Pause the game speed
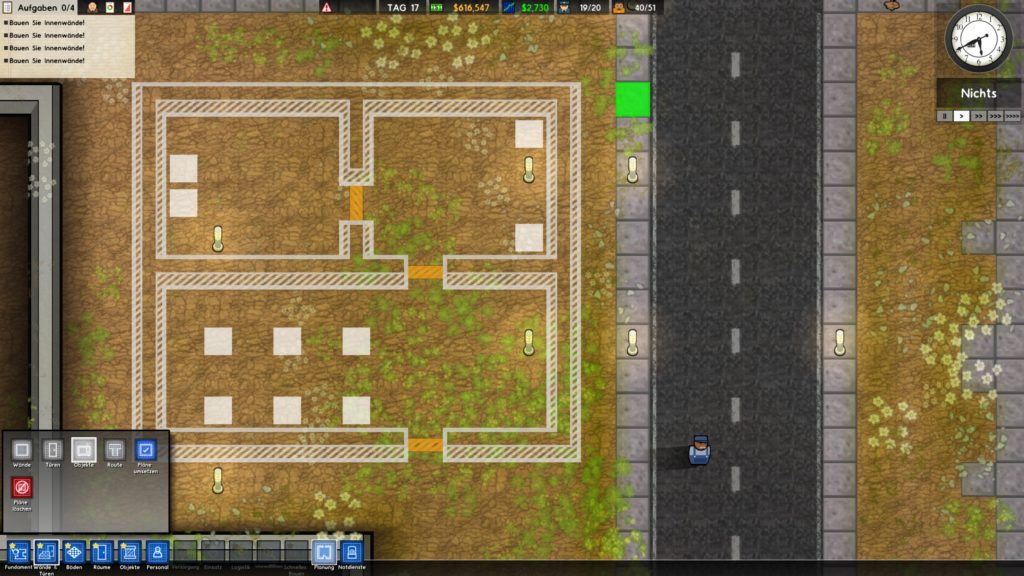 pos(944,116)
